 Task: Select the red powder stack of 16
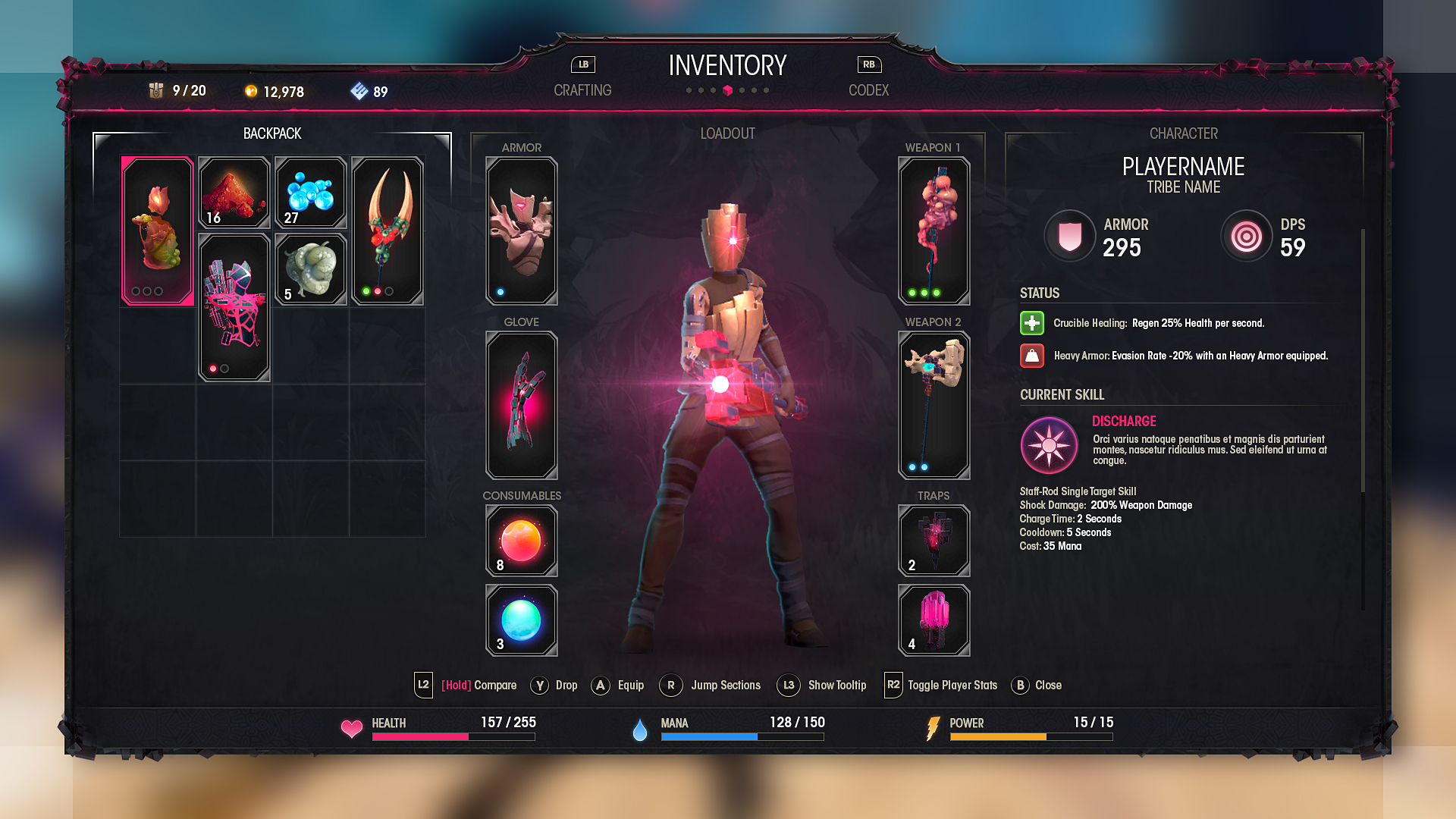pyautogui.click(x=234, y=192)
